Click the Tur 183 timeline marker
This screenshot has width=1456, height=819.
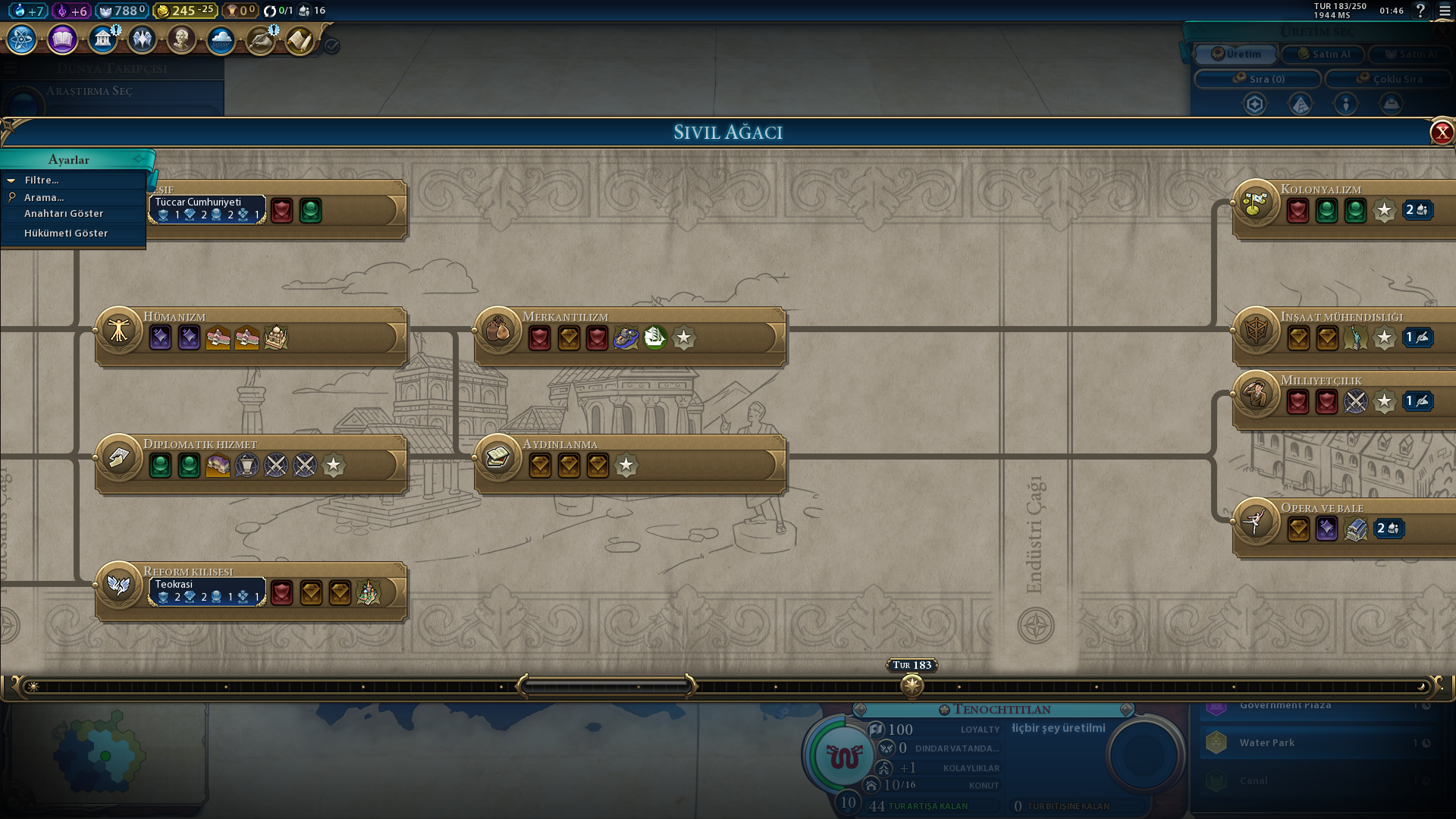[912, 686]
